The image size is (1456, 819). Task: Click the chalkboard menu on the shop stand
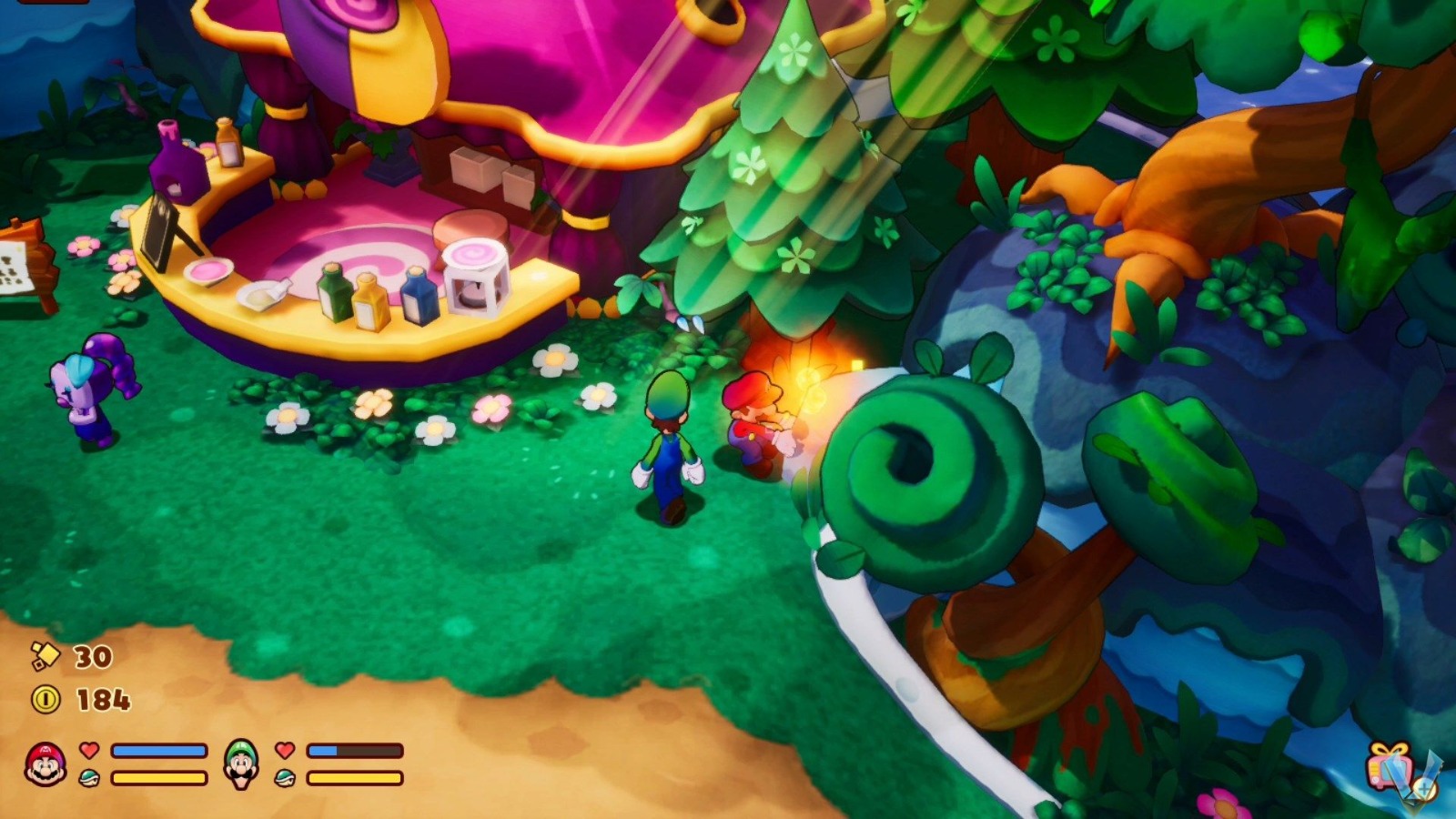coord(157,237)
